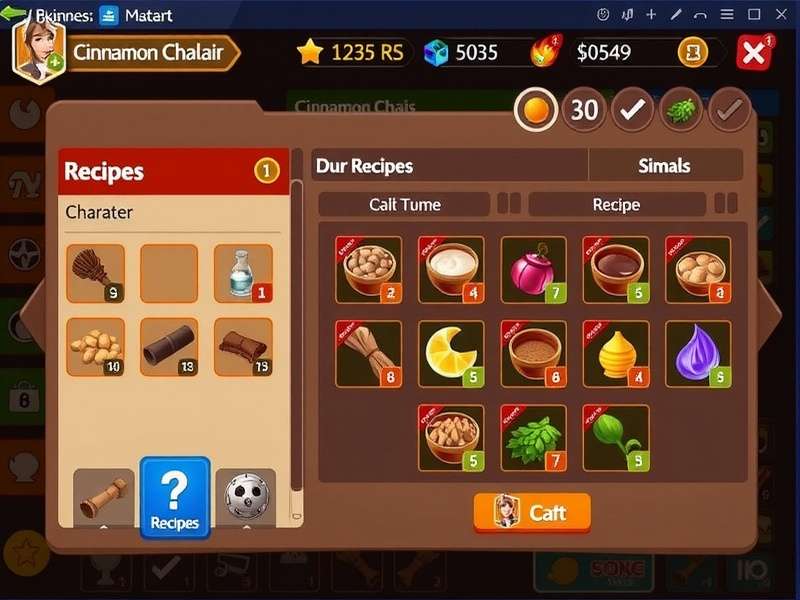Screen dimensions: 800x600
Task: Select the bowl of white cream recipe
Action: pos(451,269)
